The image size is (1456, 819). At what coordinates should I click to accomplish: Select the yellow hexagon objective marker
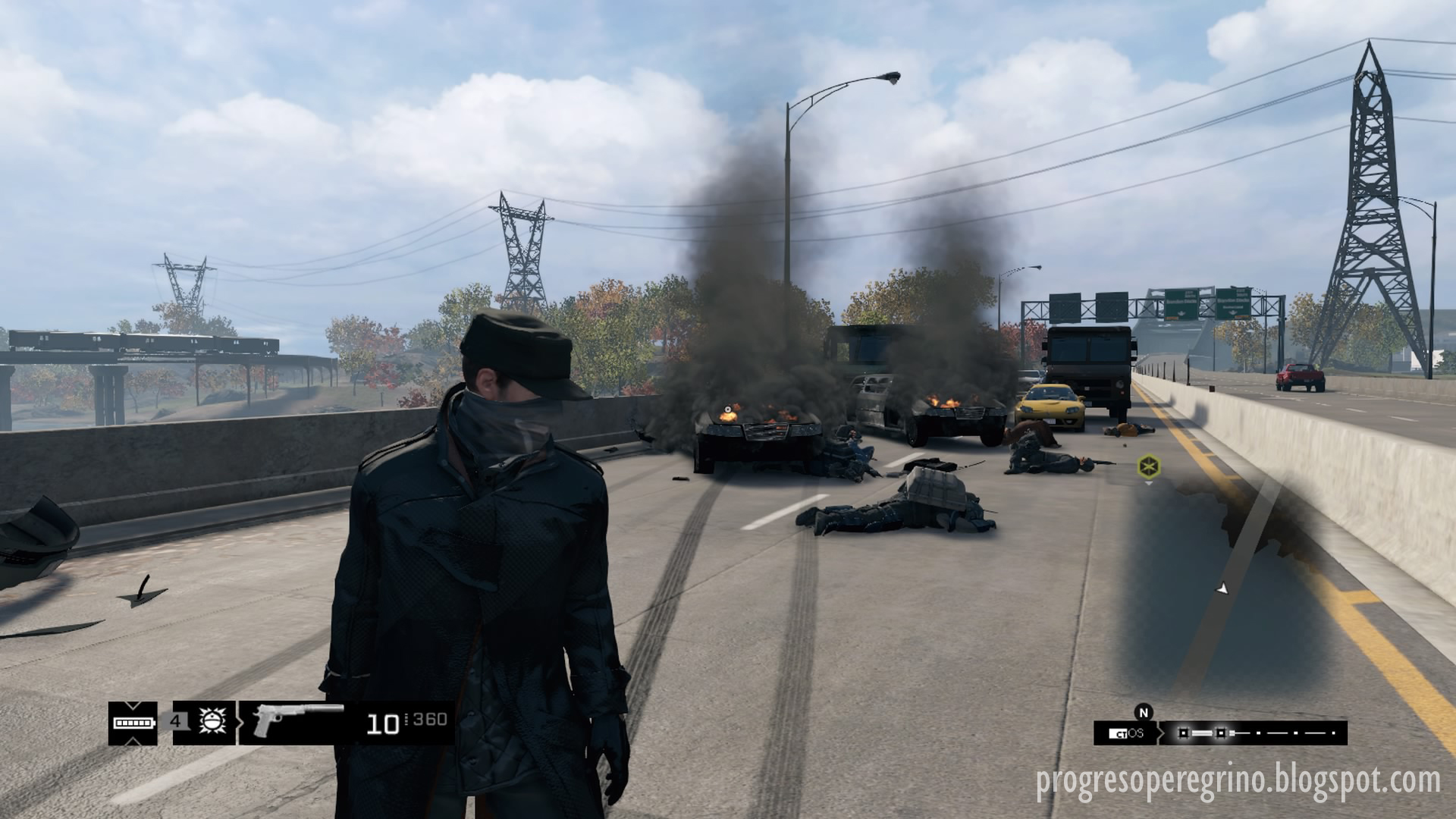1147,466
